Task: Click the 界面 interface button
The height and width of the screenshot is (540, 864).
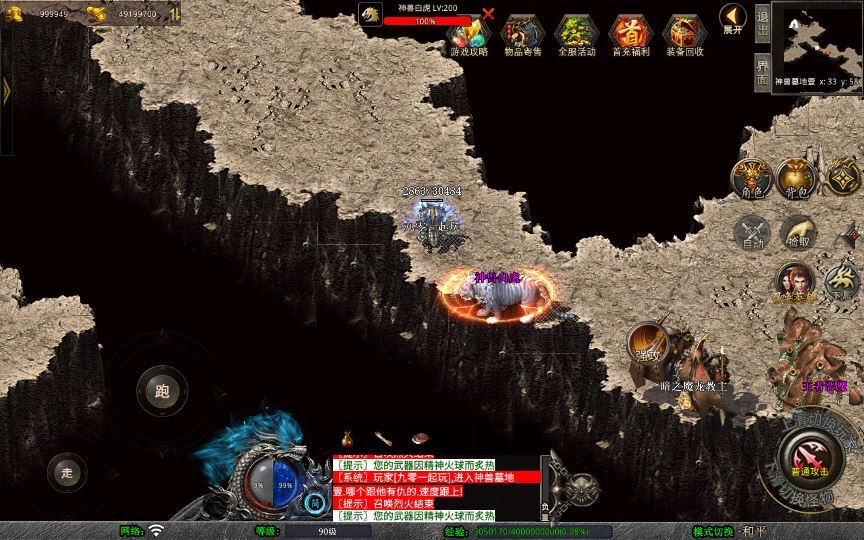Action: coord(762,70)
